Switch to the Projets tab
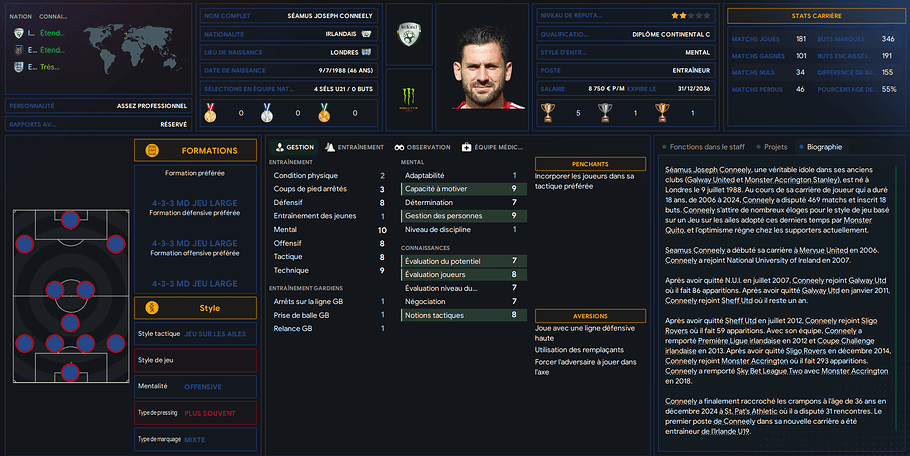Screen dimensions: 910x456 tap(771, 147)
